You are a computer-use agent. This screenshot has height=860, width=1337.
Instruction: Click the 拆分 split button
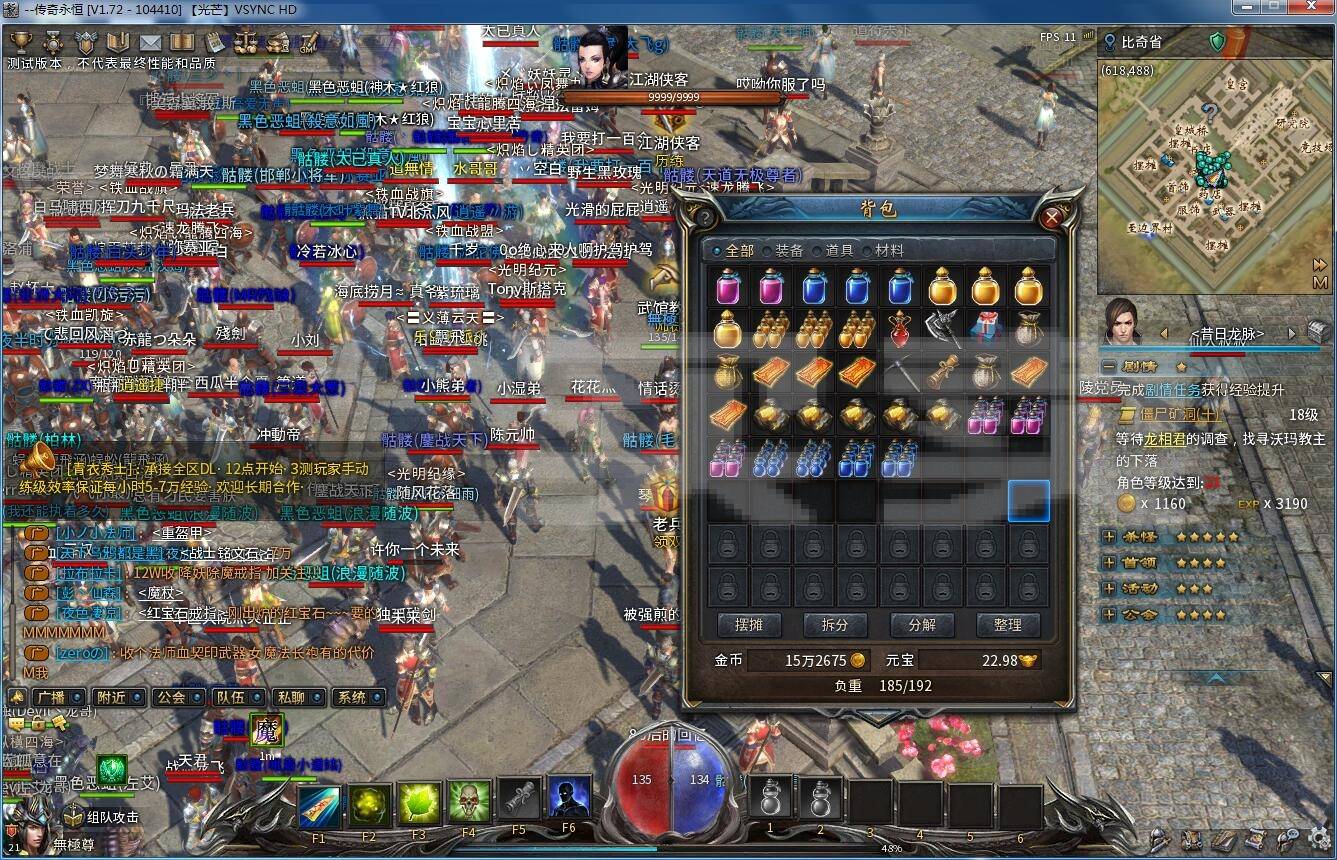[x=835, y=625]
